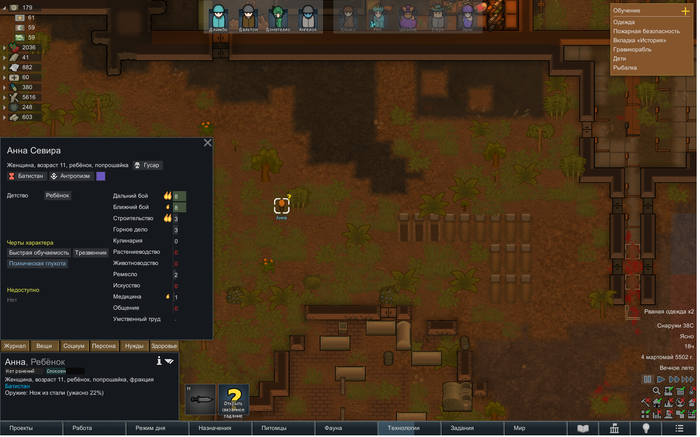
Task: Select the Пожарная безопасность lesson entry
Action: [646, 31]
